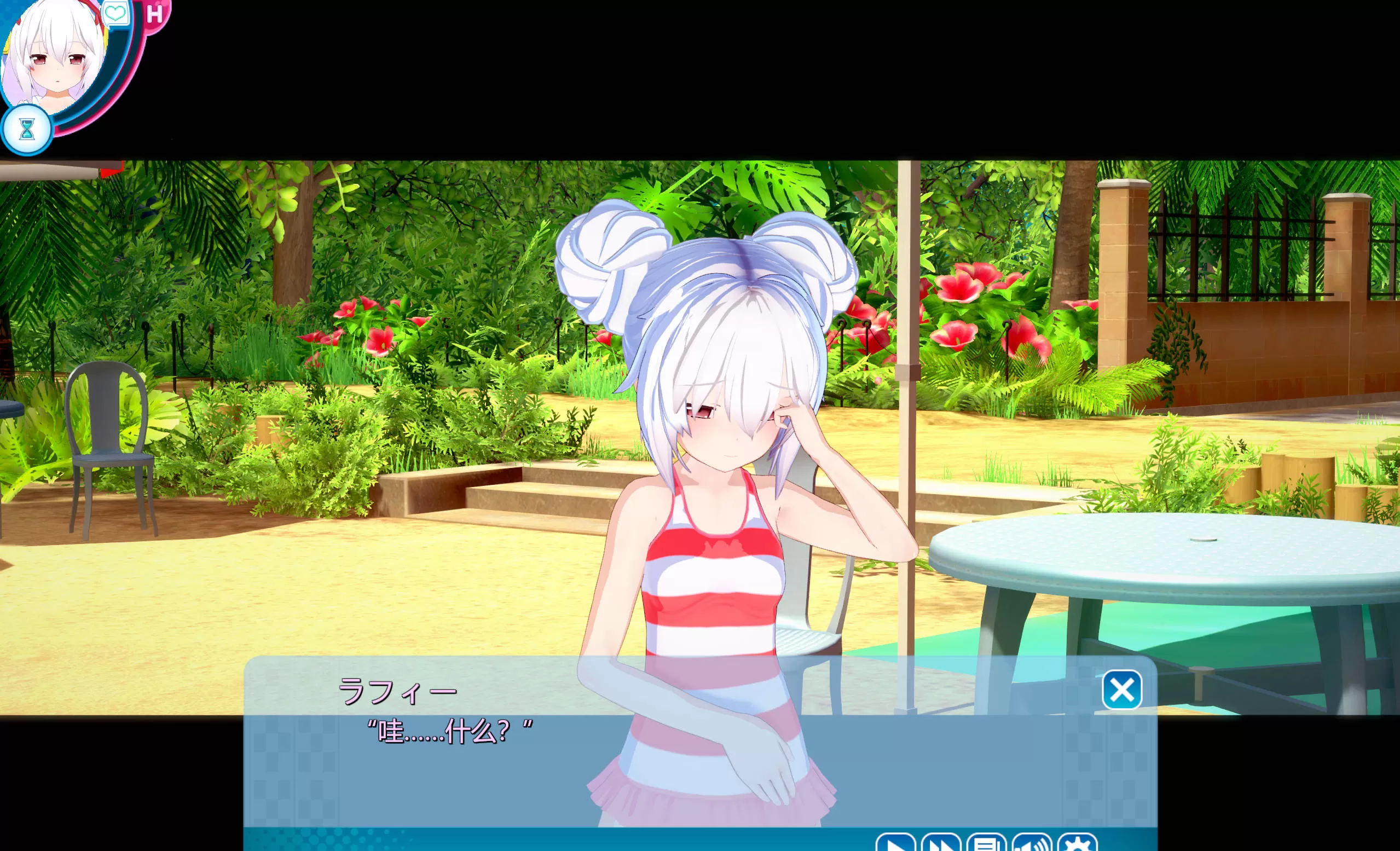The height and width of the screenshot is (851, 1400).
Task: Fast-forward dialogue with the double arrow button
Action: tap(941, 844)
